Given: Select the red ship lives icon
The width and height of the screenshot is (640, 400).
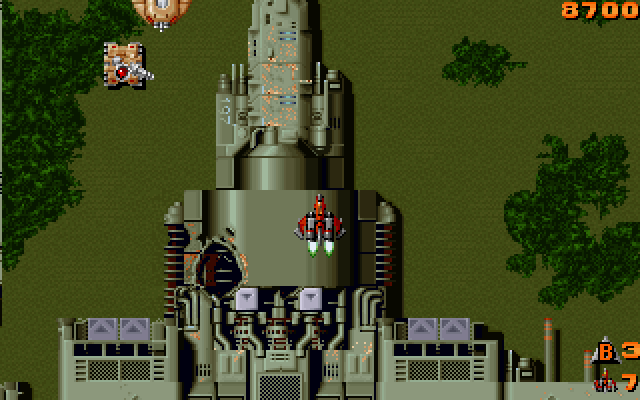Looking at the screenshot, I should pyautogui.click(x=605, y=381).
